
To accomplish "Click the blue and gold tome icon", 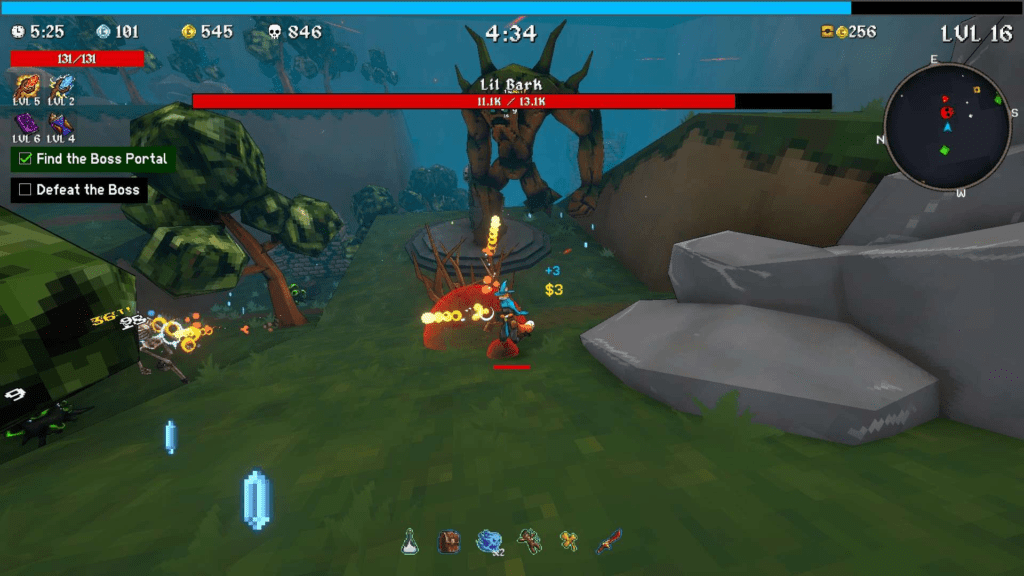I will [61, 124].
